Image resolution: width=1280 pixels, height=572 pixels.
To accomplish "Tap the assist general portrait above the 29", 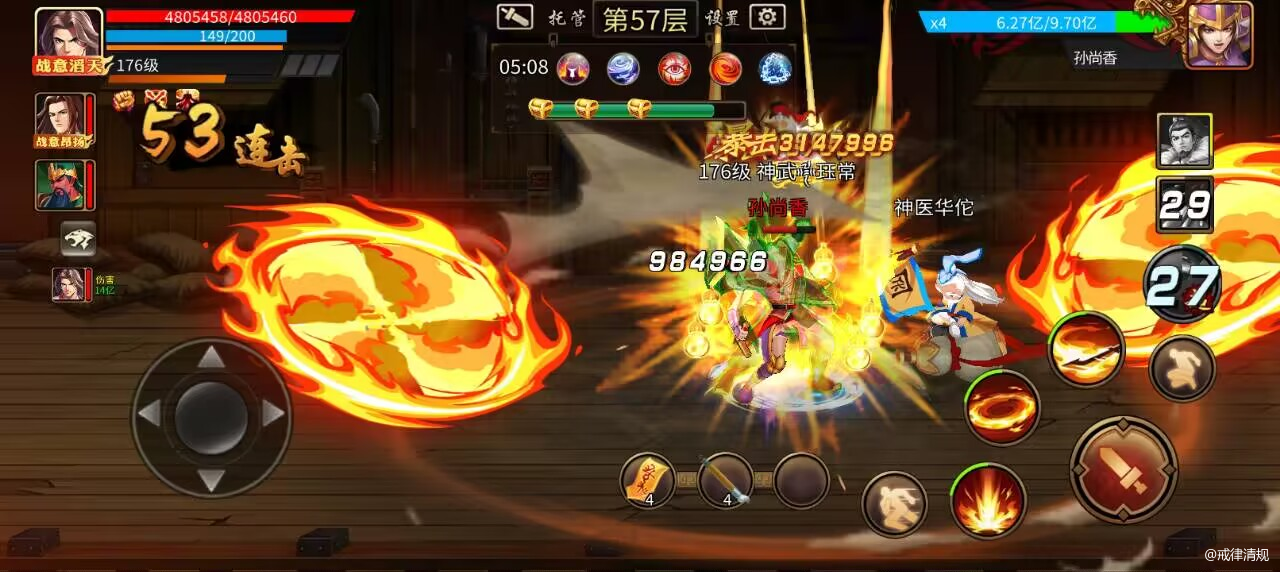I will [1184, 141].
